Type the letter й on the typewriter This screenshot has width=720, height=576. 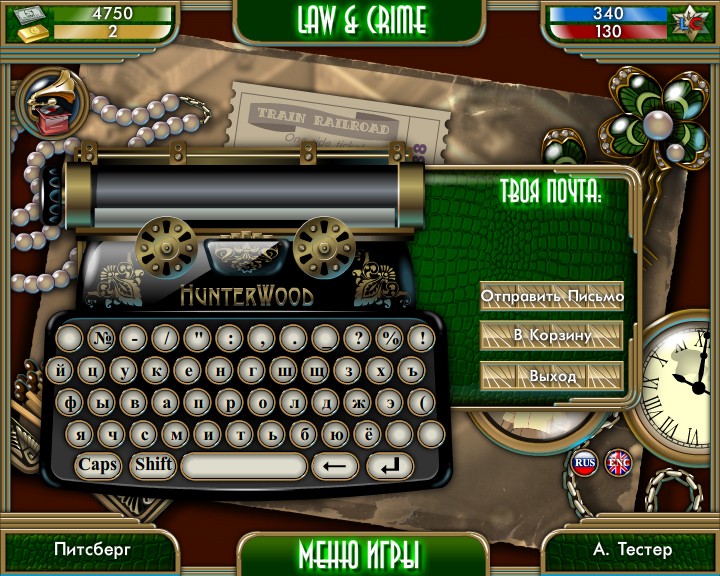coord(63,370)
